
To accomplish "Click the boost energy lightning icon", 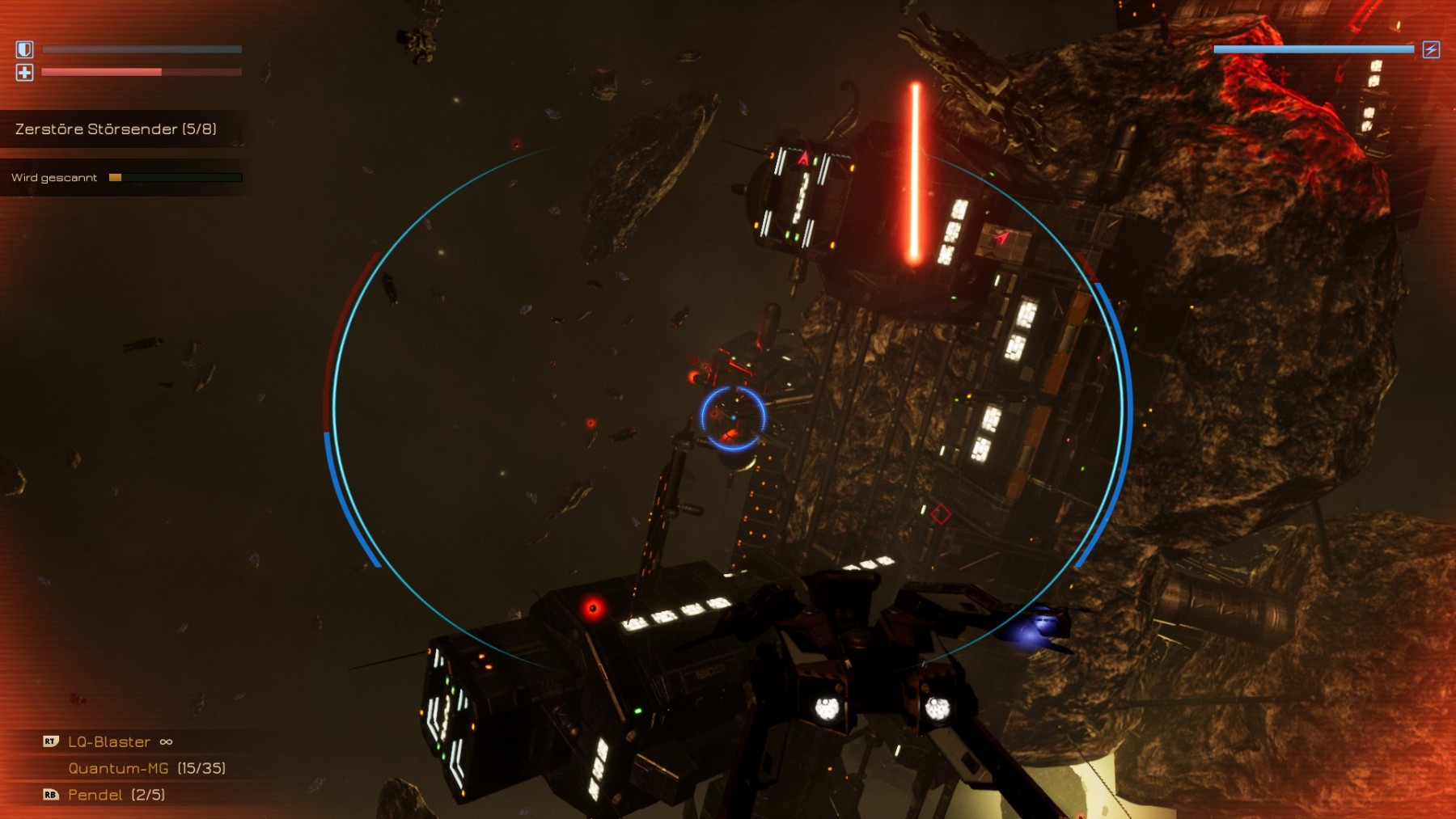I will 1430,49.
